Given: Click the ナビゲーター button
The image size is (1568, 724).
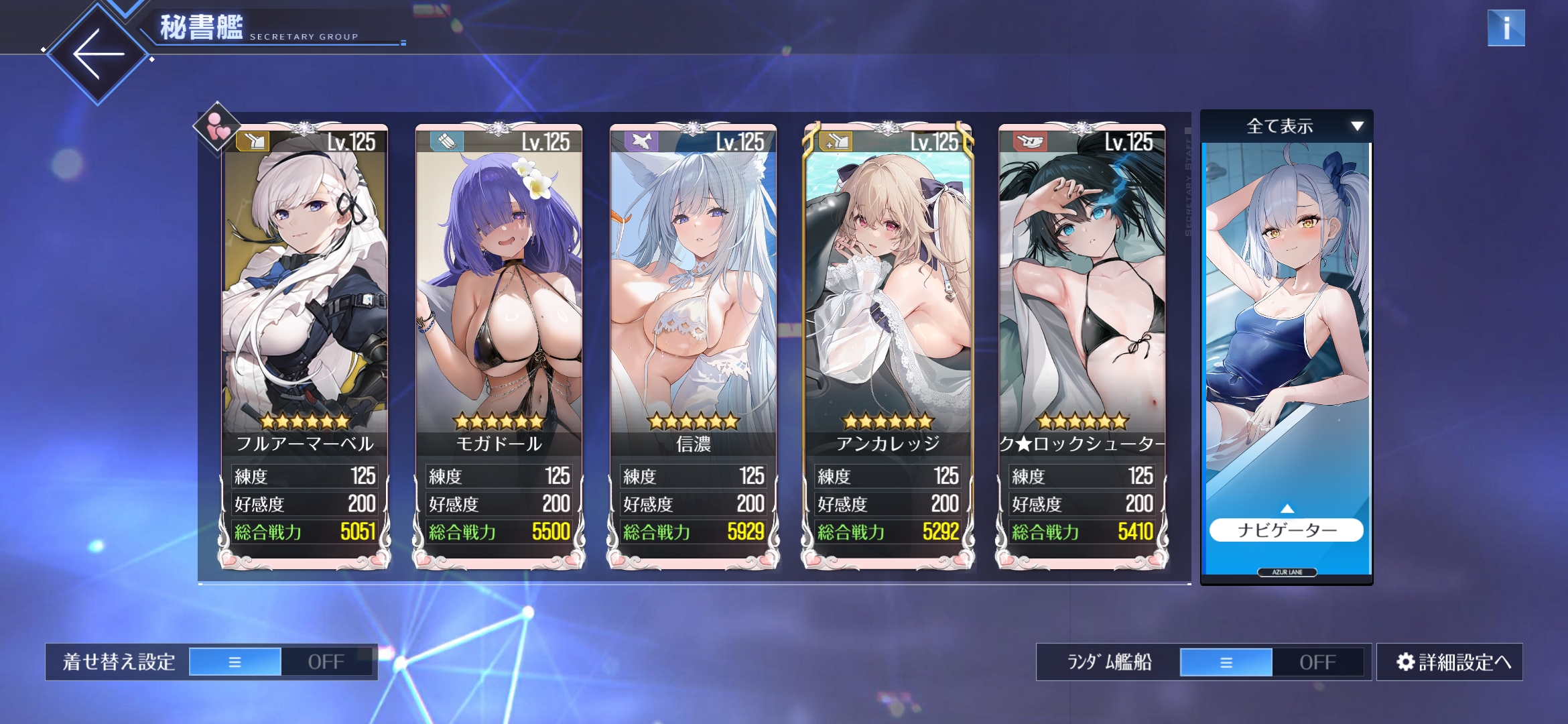Looking at the screenshot, I should click(1287, 530).
